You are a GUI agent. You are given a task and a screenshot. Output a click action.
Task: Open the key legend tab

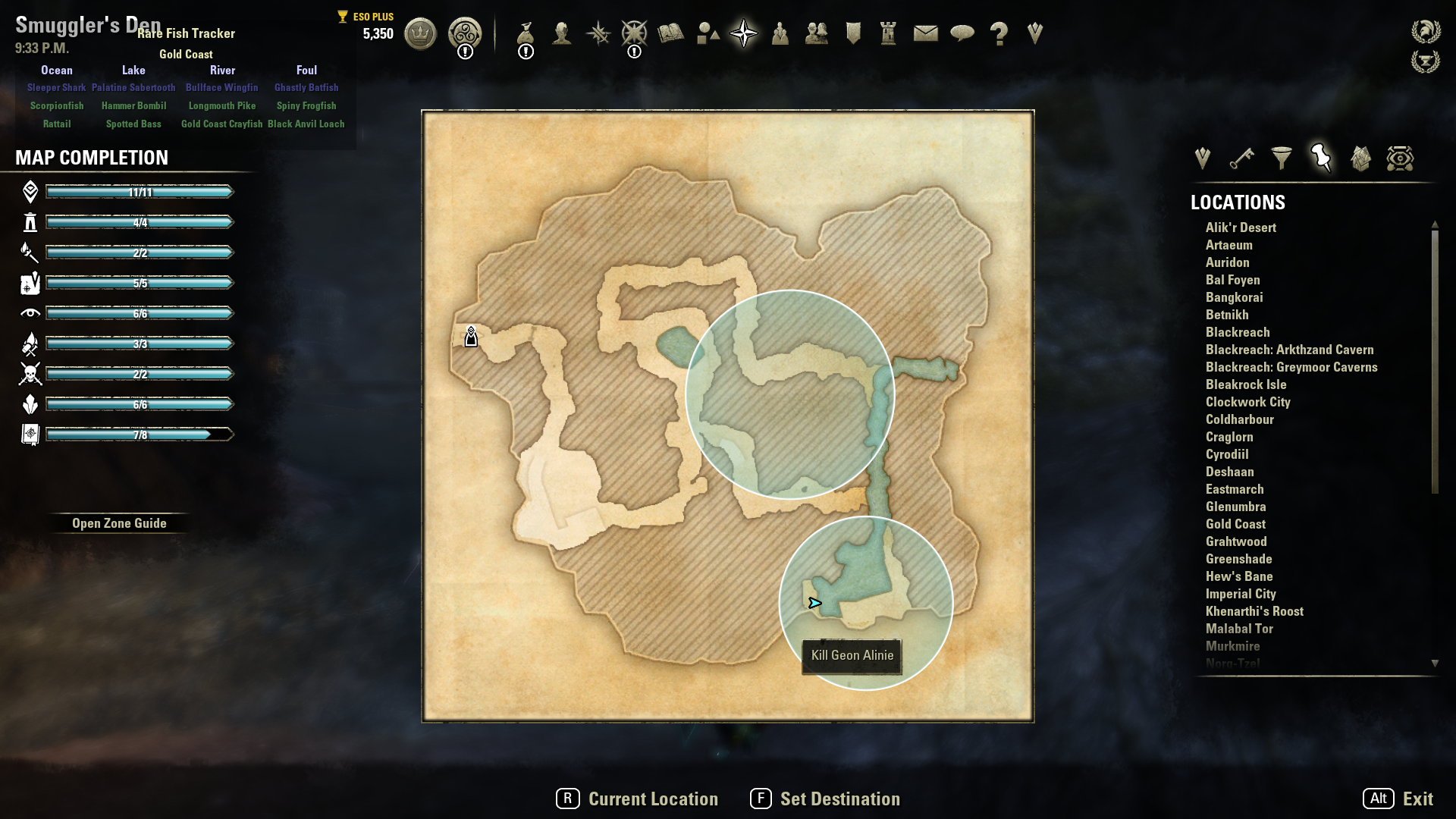point(1242,158)
